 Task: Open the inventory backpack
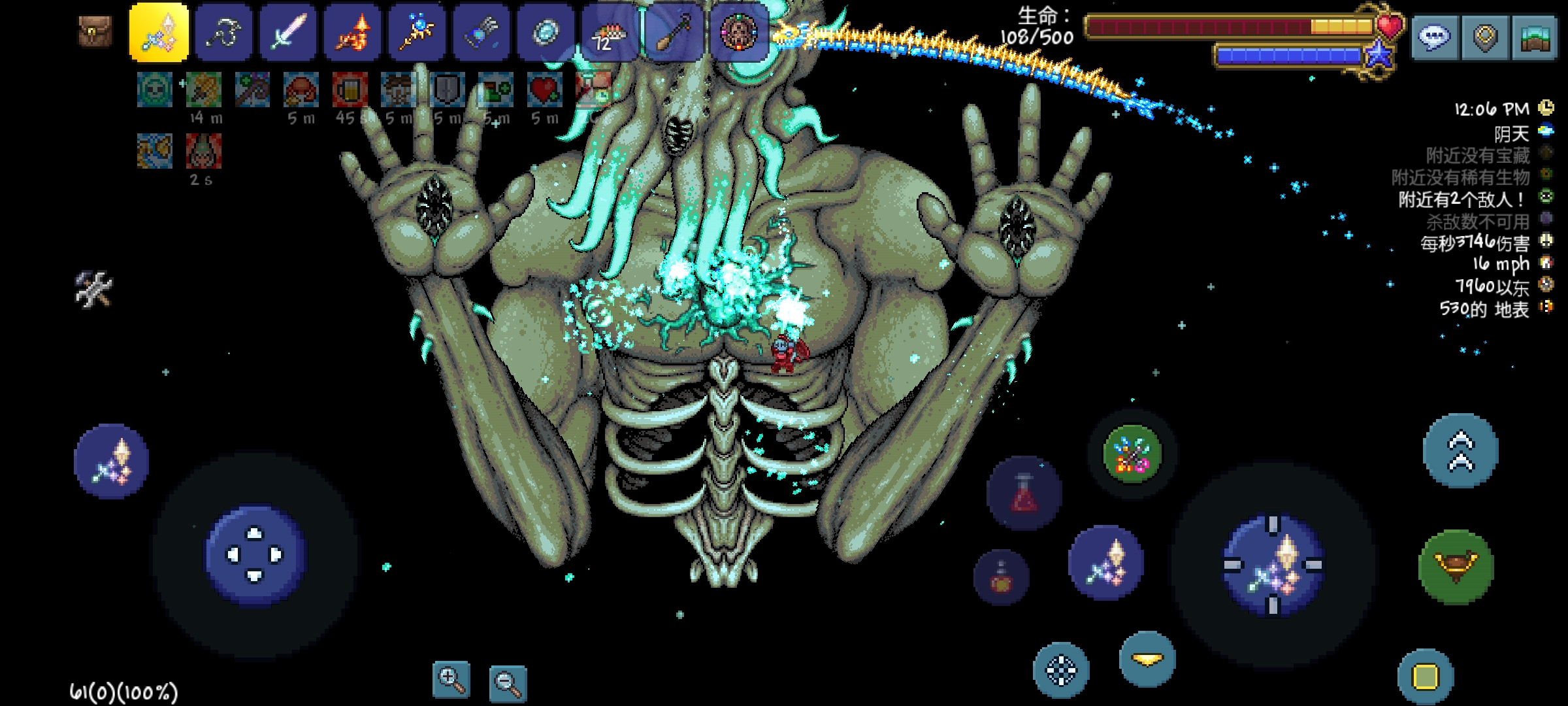click(95, 31)
